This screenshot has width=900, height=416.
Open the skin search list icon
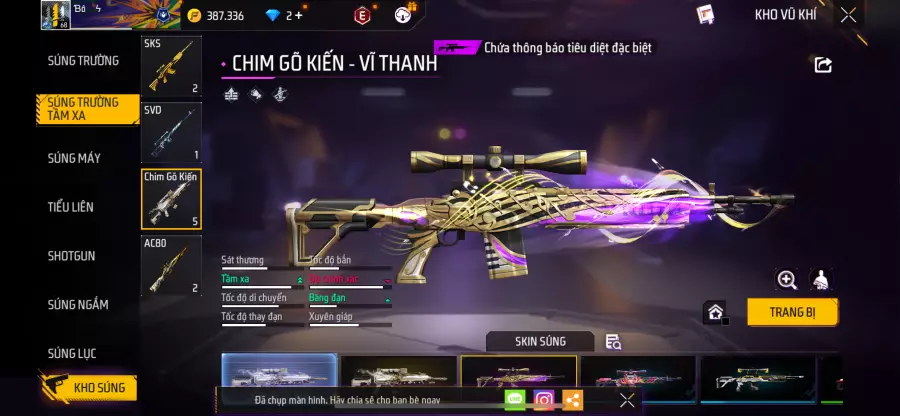tap(614, 342)
